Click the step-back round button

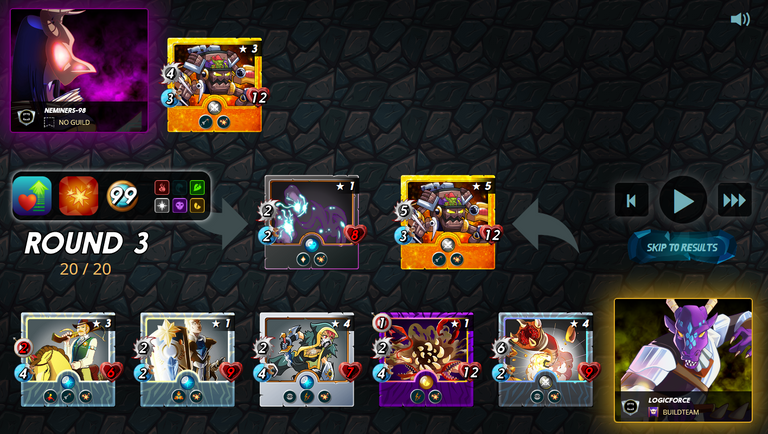click(x=631, y=201)
